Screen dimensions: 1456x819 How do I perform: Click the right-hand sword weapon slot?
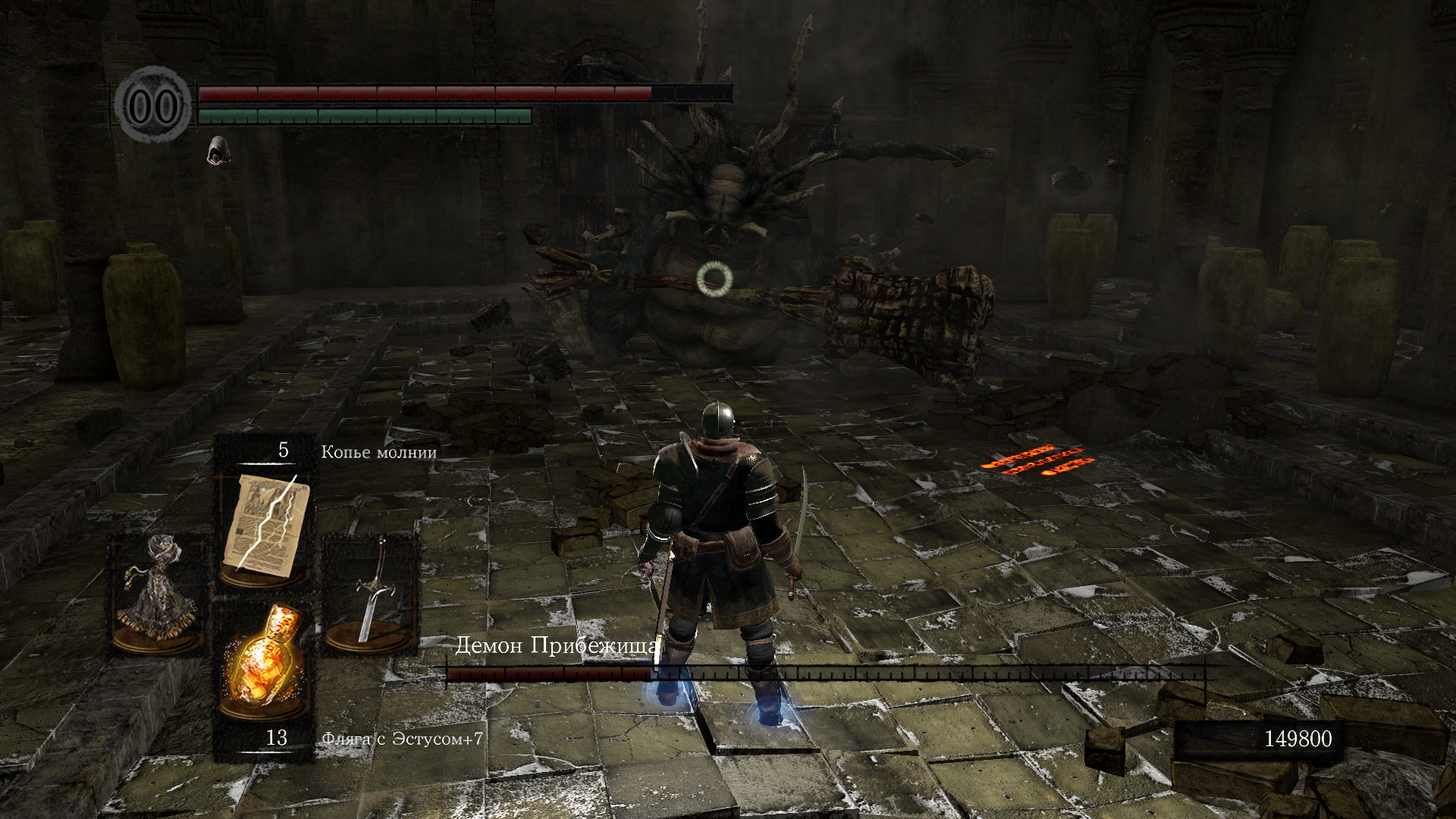point(371,591)
